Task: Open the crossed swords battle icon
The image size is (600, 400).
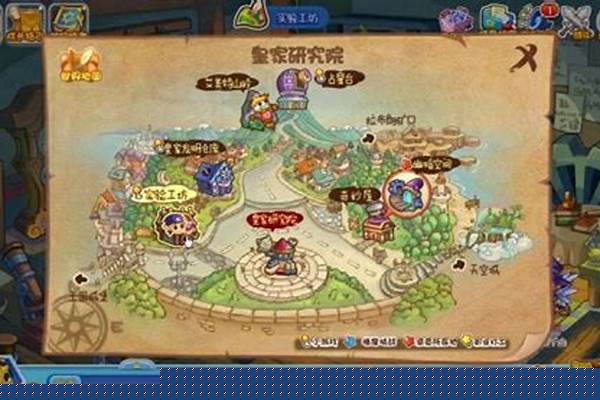Action: tap(576, 18)
